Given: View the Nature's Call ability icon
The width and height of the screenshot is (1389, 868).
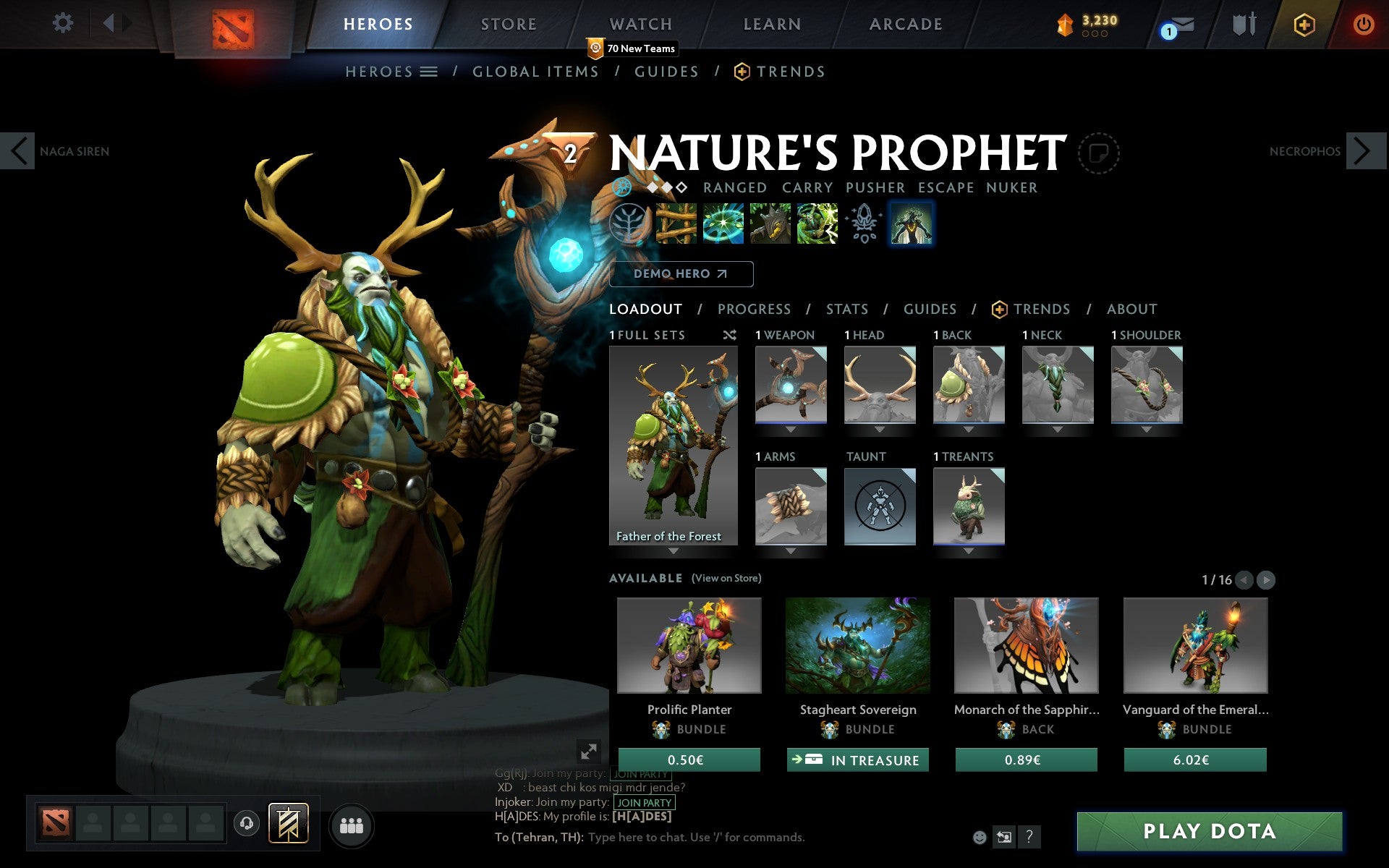Looking at the screenshot, I should coord(769,223).
